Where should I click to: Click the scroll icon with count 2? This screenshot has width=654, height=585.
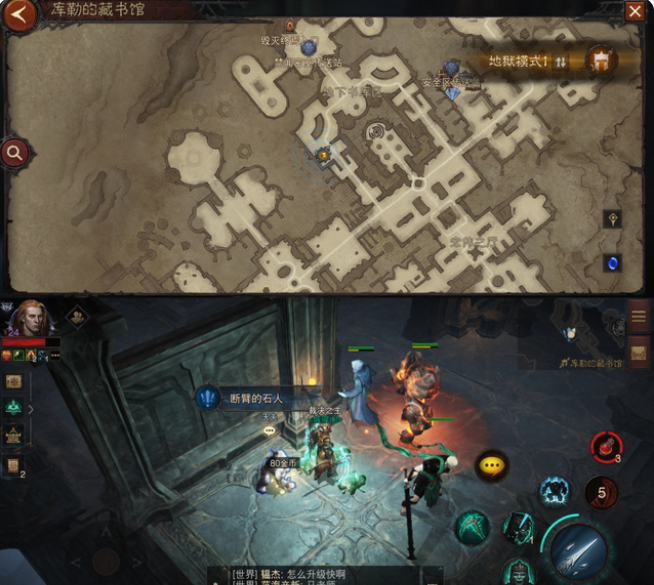(15, 466)
